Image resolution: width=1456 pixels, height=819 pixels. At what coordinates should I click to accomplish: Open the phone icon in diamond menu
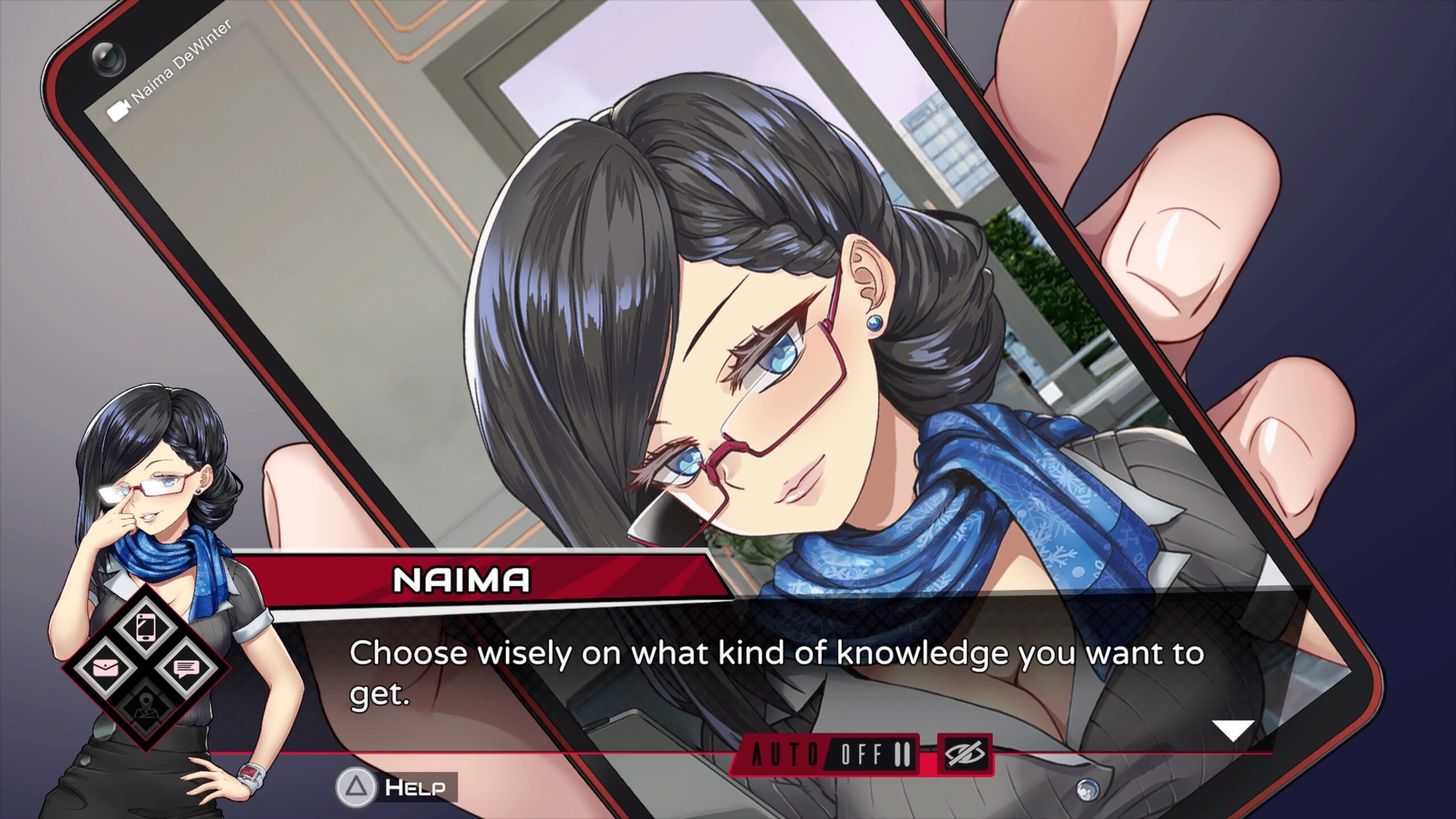point(146,627)
